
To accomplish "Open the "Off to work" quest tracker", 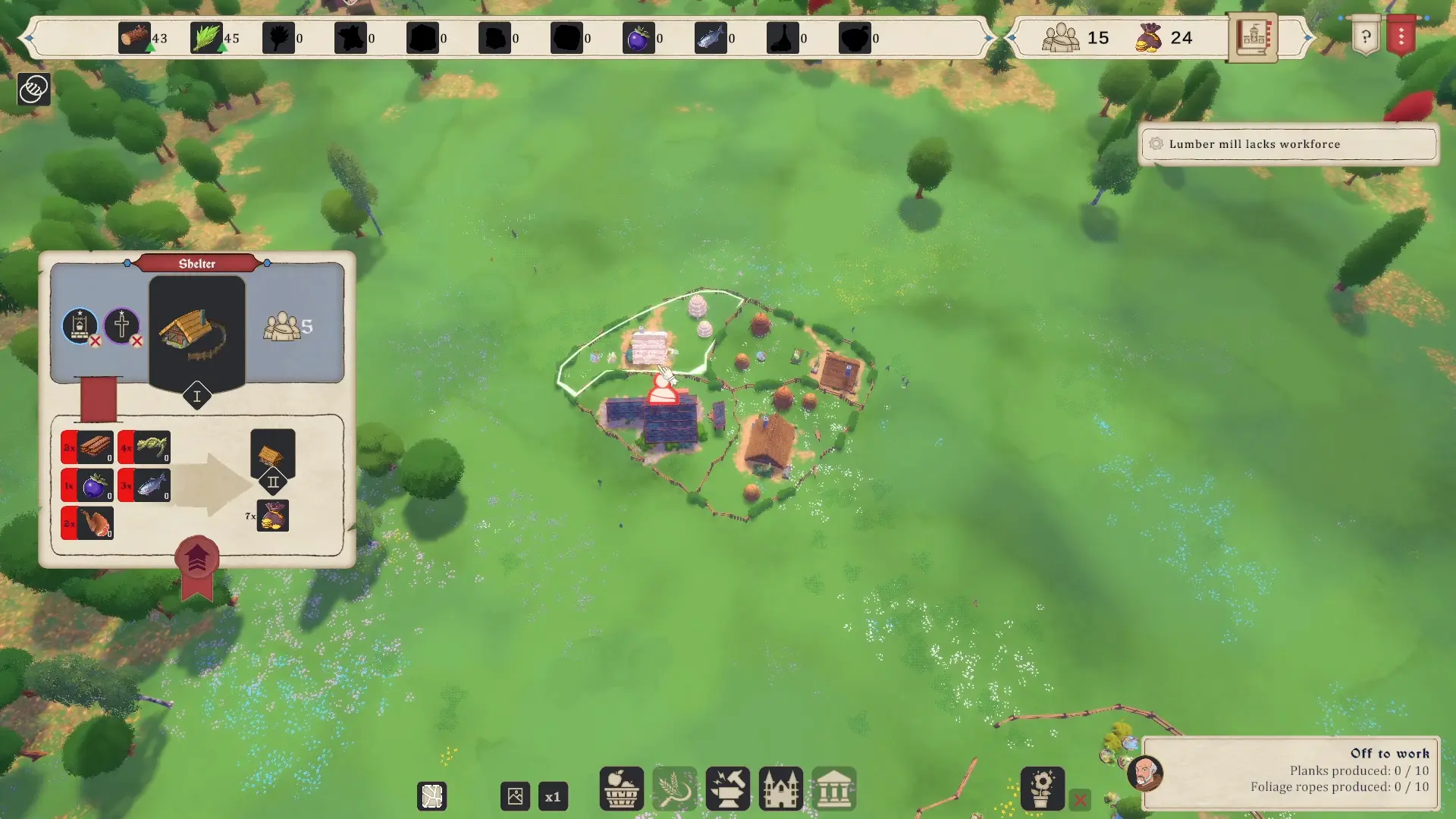I will pyautogui.click(x=1289, y=770).
